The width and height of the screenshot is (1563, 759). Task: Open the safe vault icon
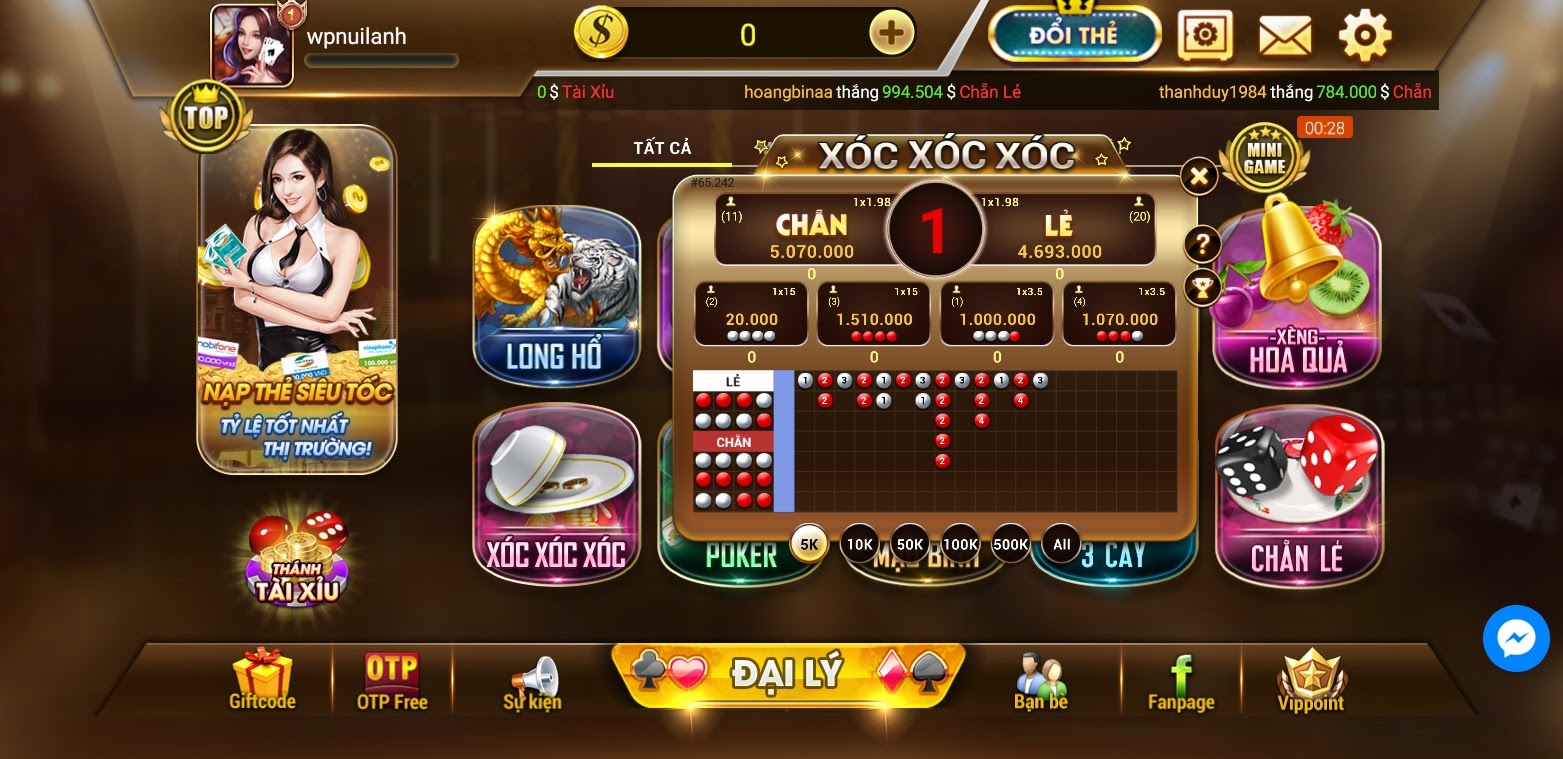coord(1204,36)
